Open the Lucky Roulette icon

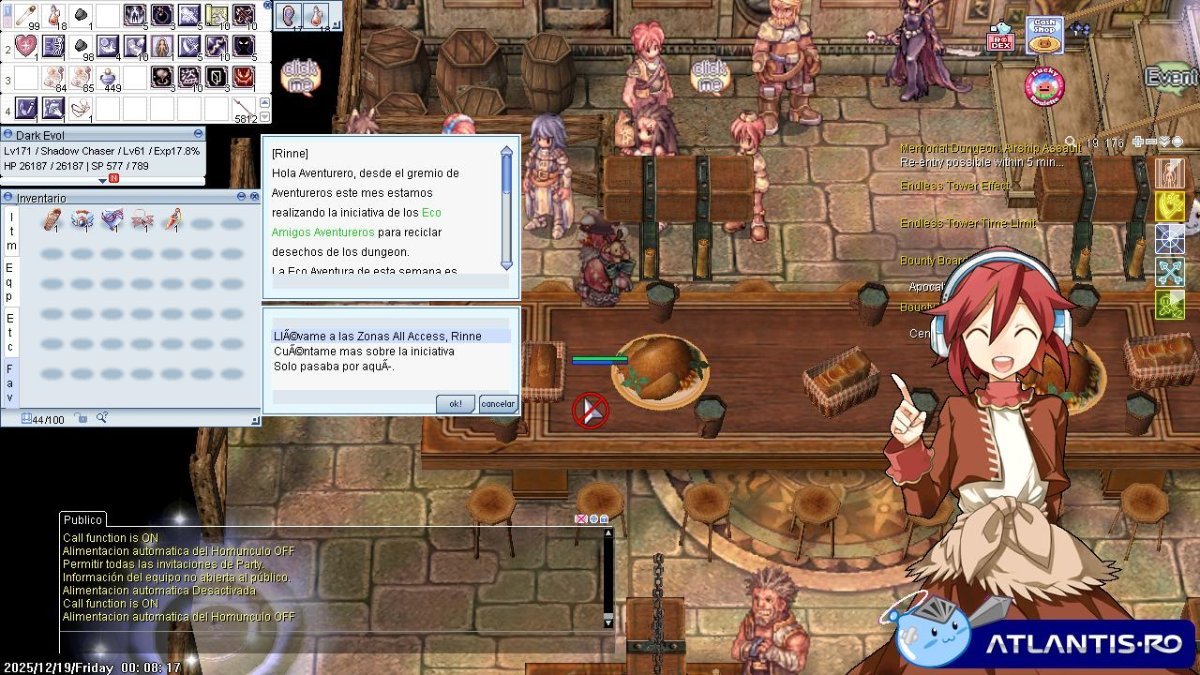(1043, 86)
